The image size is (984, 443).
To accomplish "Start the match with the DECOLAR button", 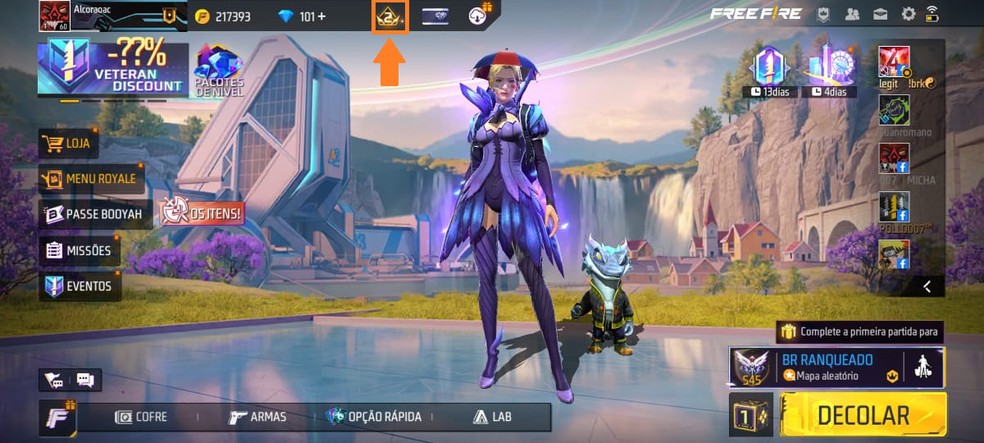I will (862, 415).
